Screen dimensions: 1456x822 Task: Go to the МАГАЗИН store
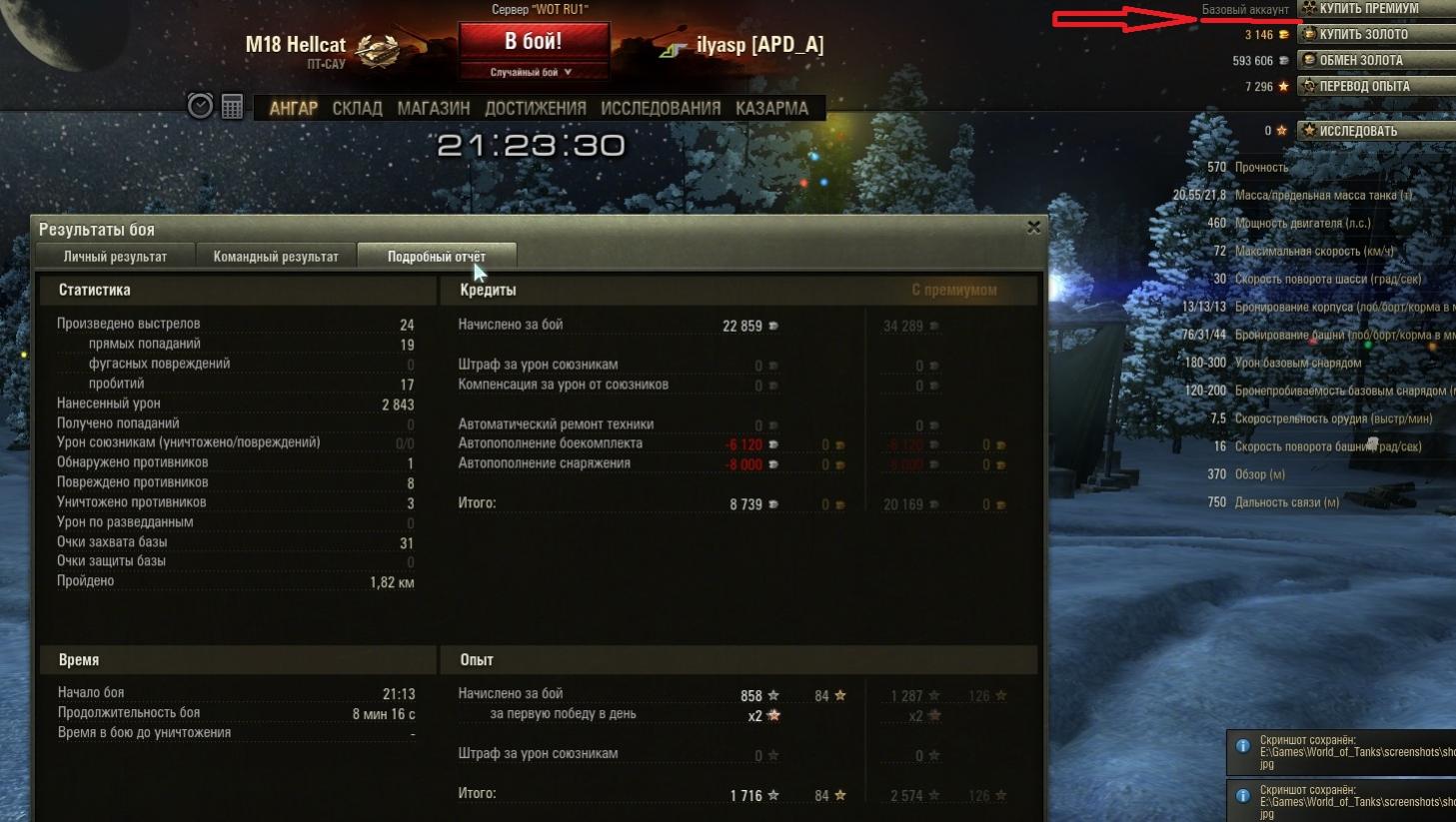[433, 108]
